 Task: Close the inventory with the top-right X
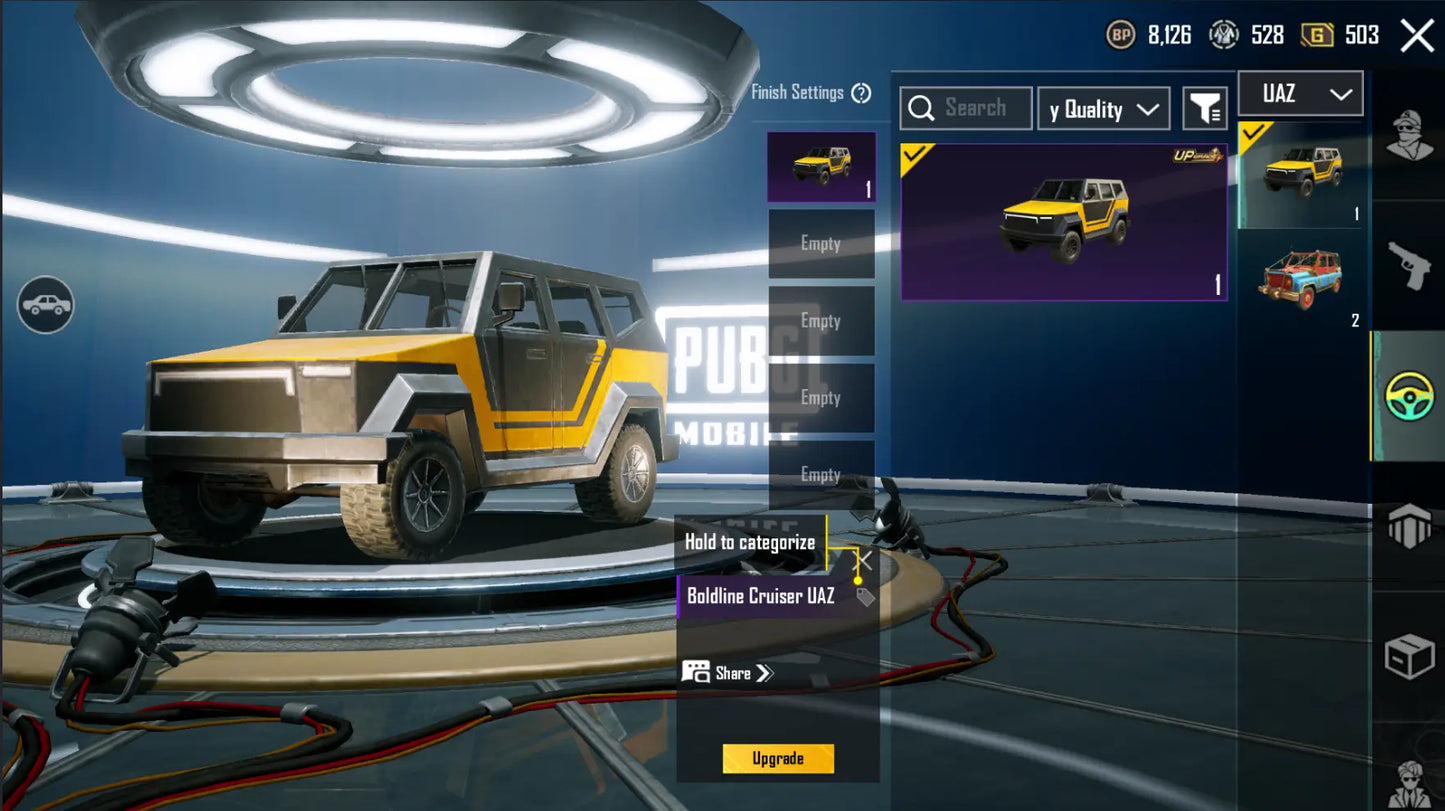tap(1417, 36)
